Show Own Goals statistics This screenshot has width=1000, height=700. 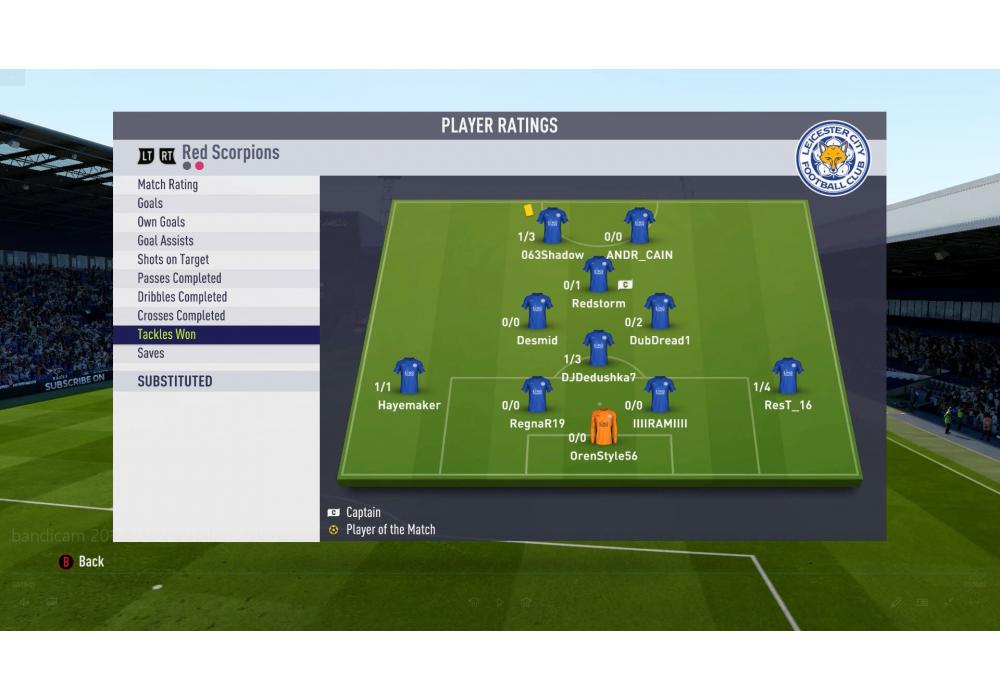coord(161,222)
